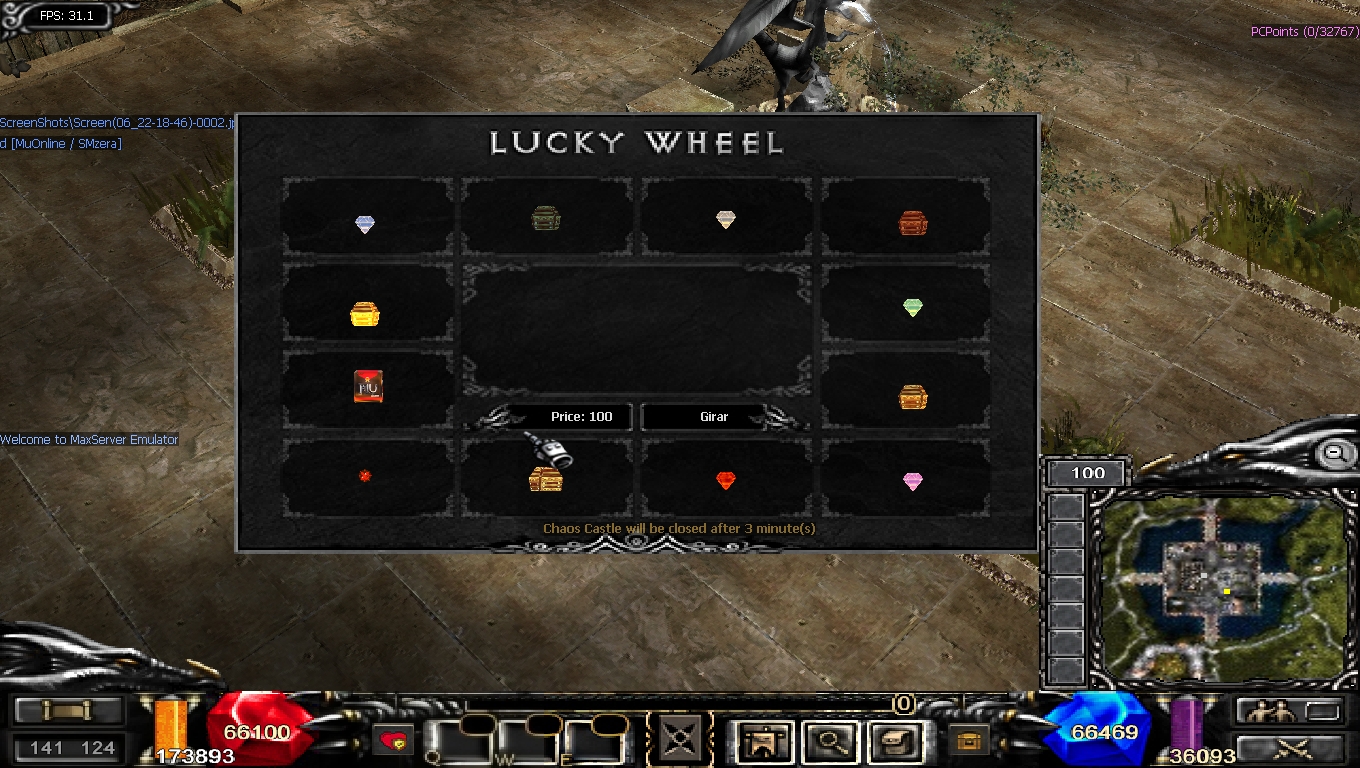Pick the small red spiky jewel prize
The image size is (1360, 768).
coord(365,476)
